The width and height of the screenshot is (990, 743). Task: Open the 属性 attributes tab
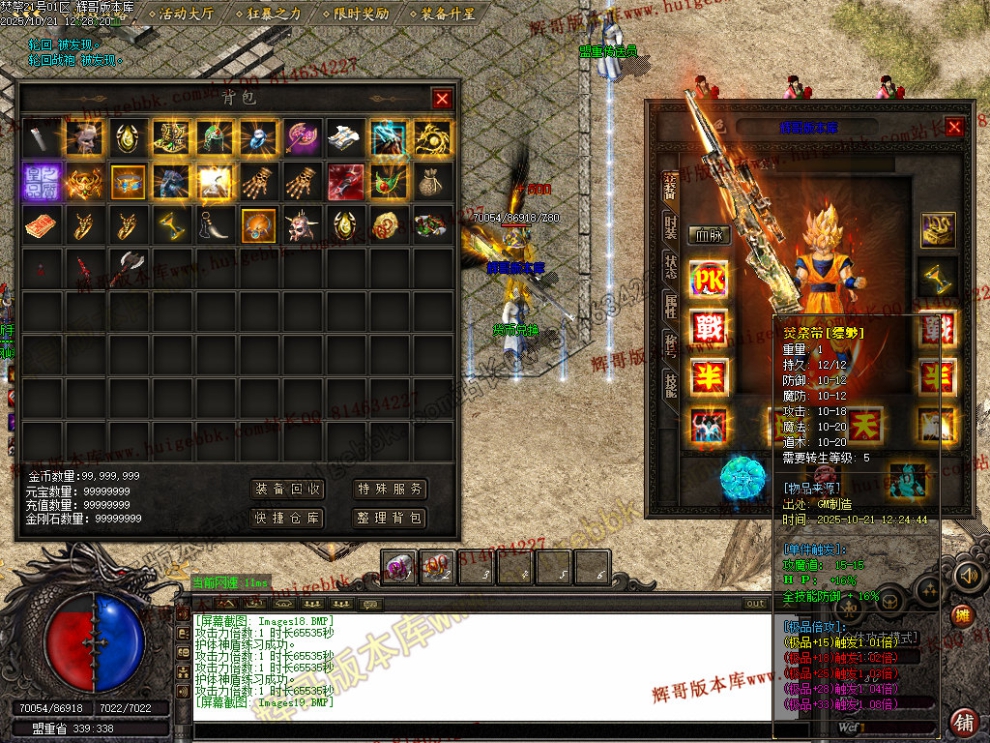[670, 305]
